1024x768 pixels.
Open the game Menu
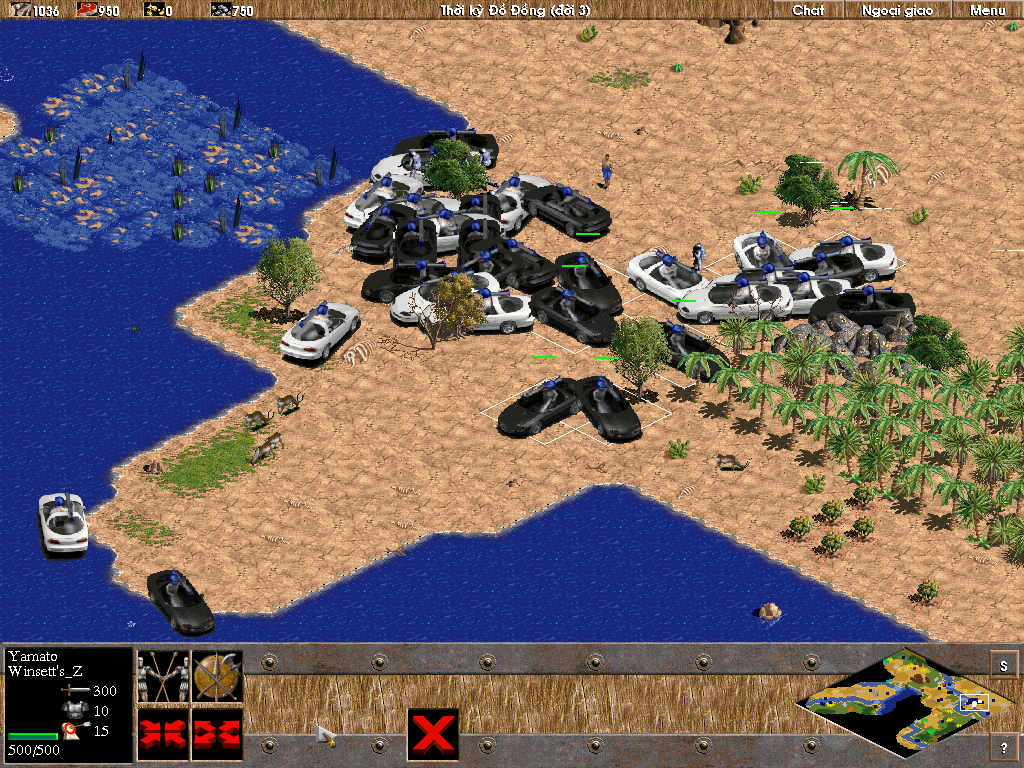tap(987, 10)
